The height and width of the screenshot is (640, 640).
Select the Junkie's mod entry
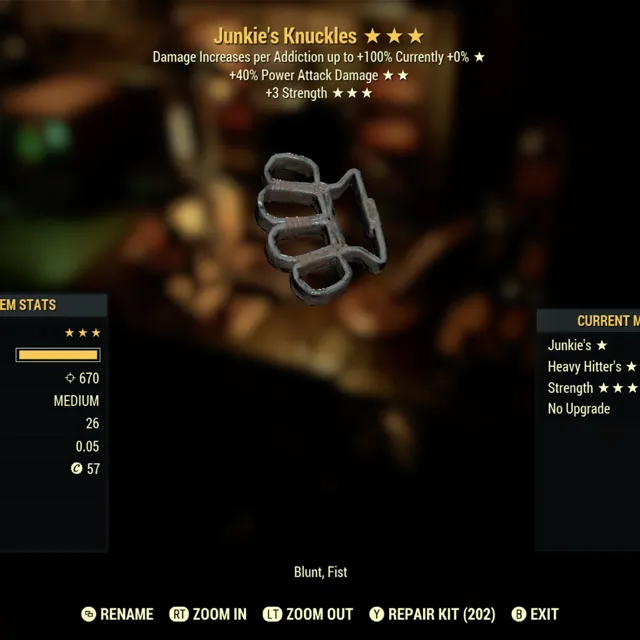click(576, 345)
